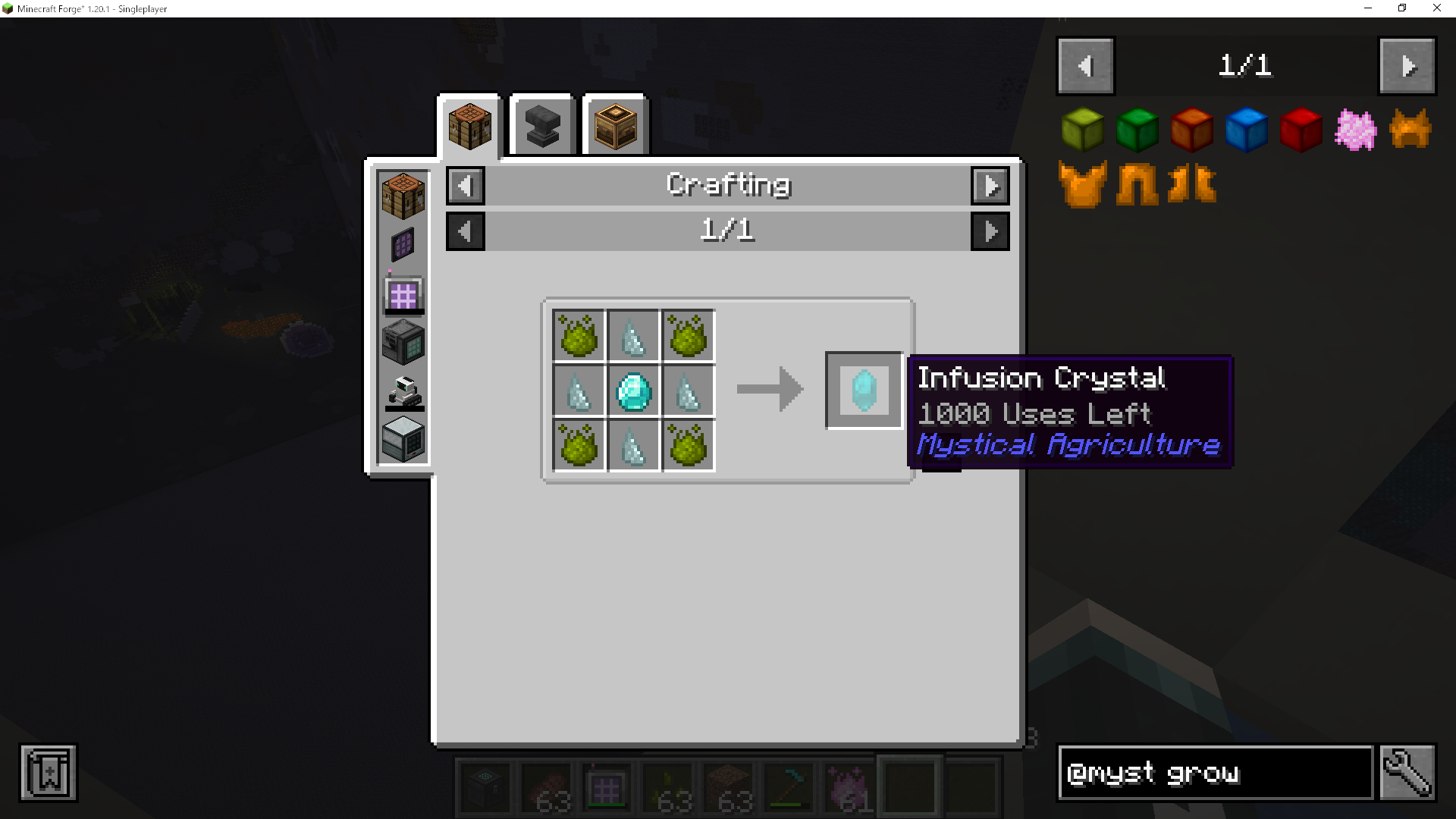This screenshot has width=1456, height=819.
Task: Select the Infusion Crystal output item
Action: pos(864,391)
